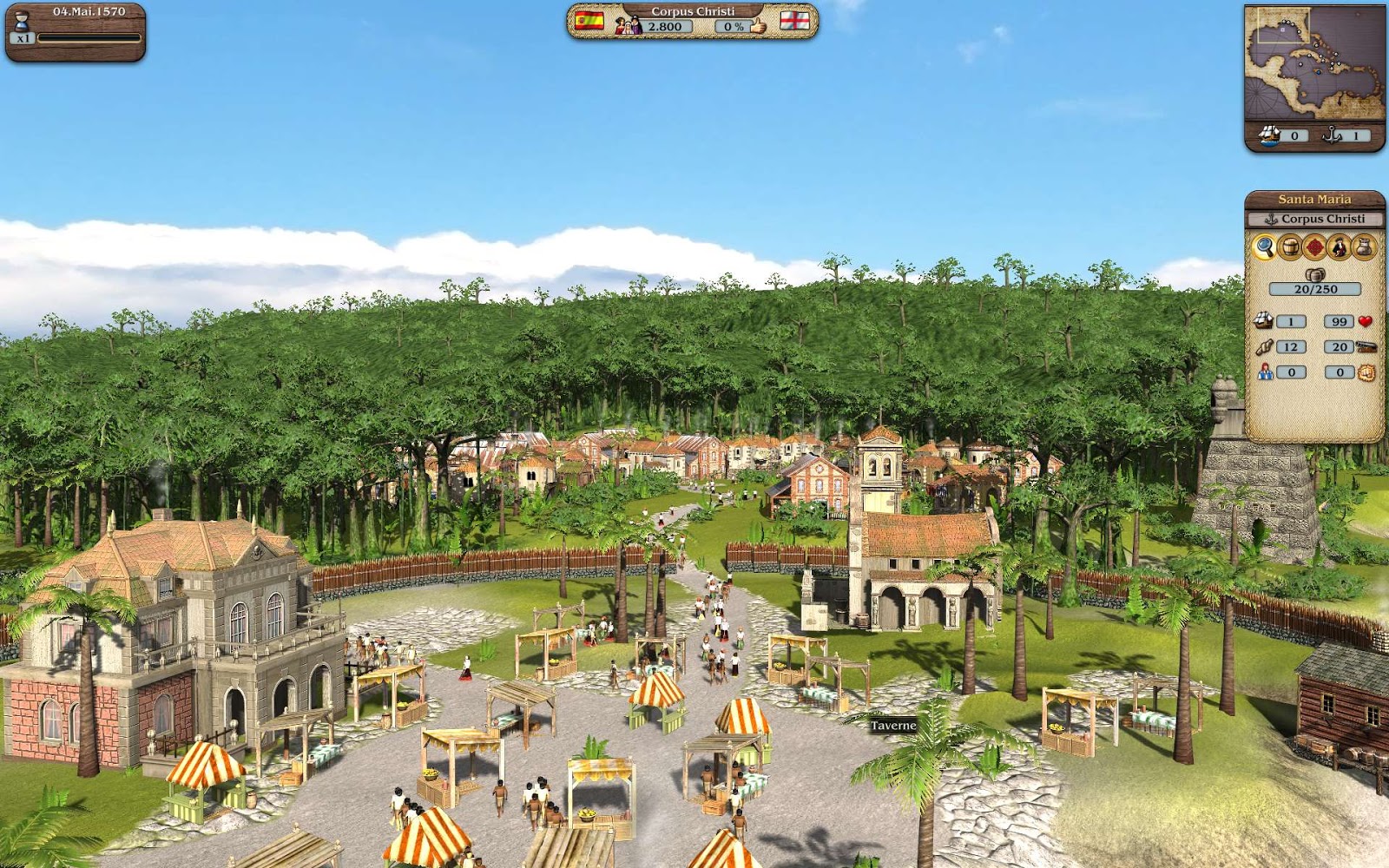The image size is (1389, 868).
Task: Enter the Taverne building in town
Action: 895,725
